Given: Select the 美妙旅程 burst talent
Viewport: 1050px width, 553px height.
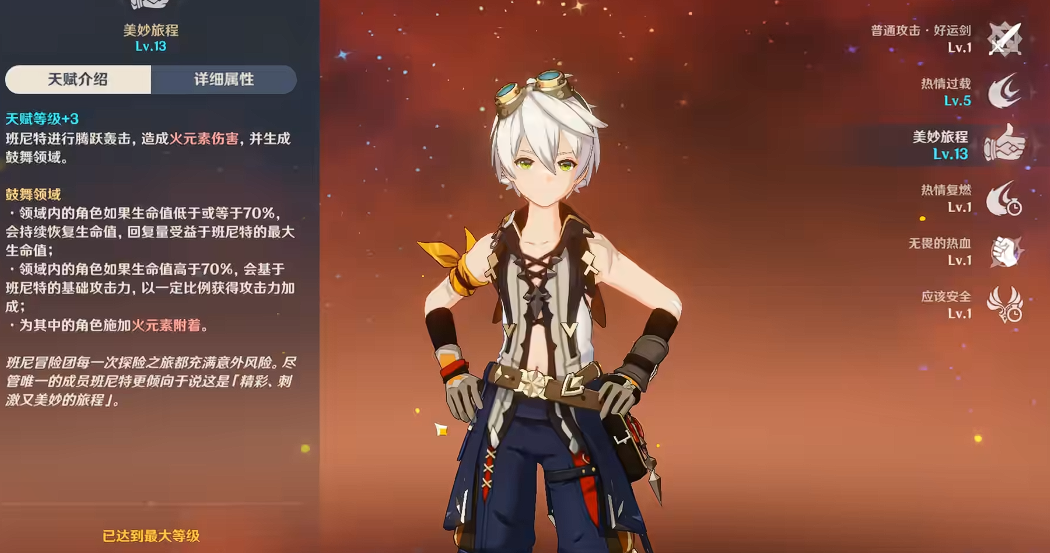Looking at the screenshot, I should tap(1004, 145).
